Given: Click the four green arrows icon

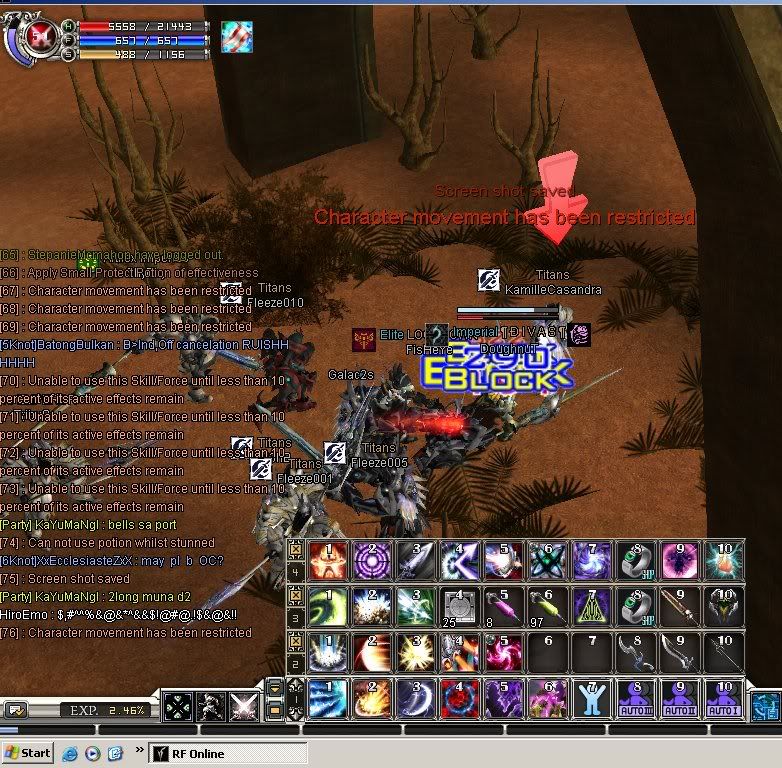Looking at the screenshot, I should 177,707.
